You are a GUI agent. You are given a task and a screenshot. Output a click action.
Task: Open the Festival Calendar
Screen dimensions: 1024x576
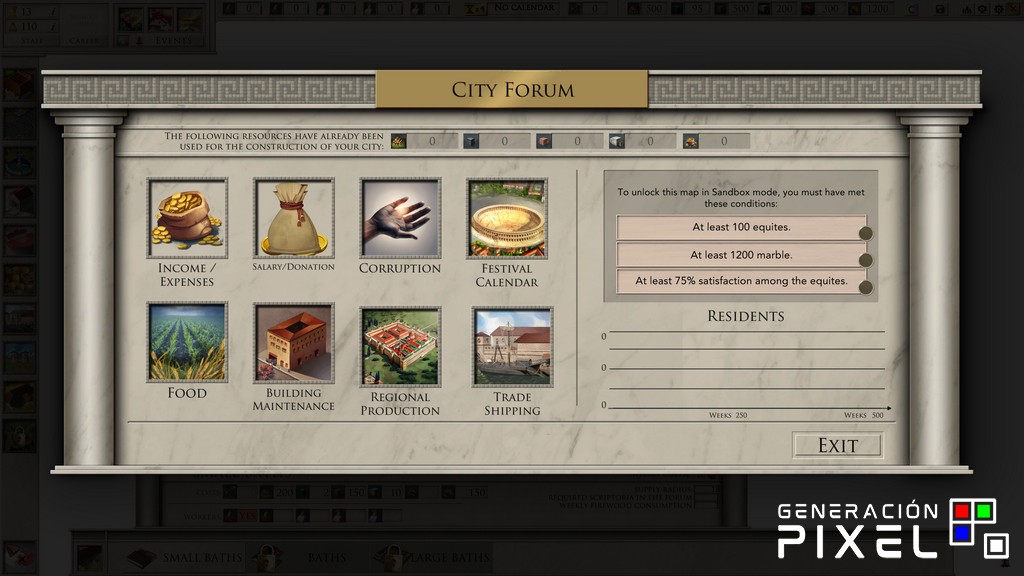tap(506, 219)
